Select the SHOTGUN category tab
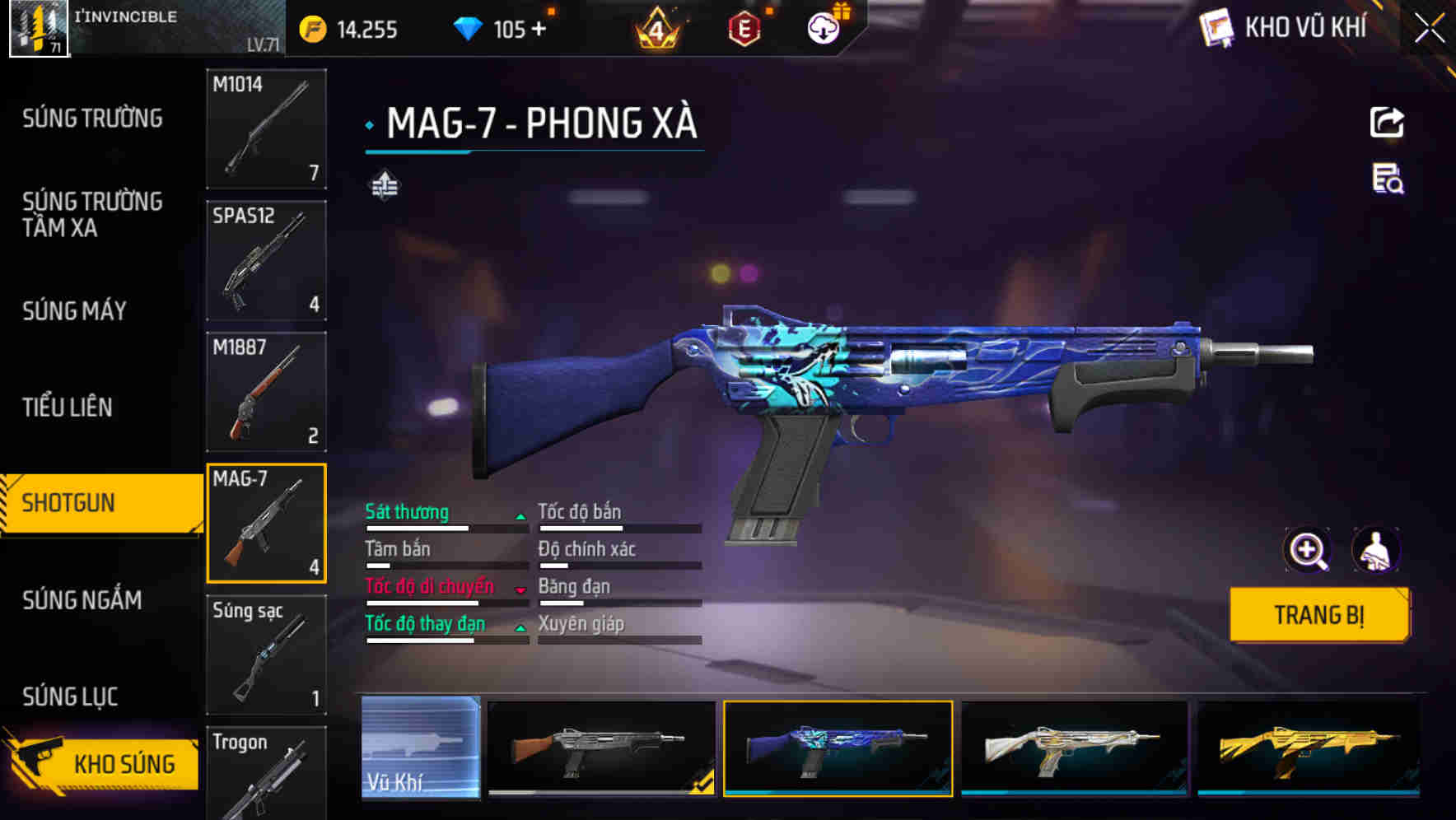 coord(91,501)
